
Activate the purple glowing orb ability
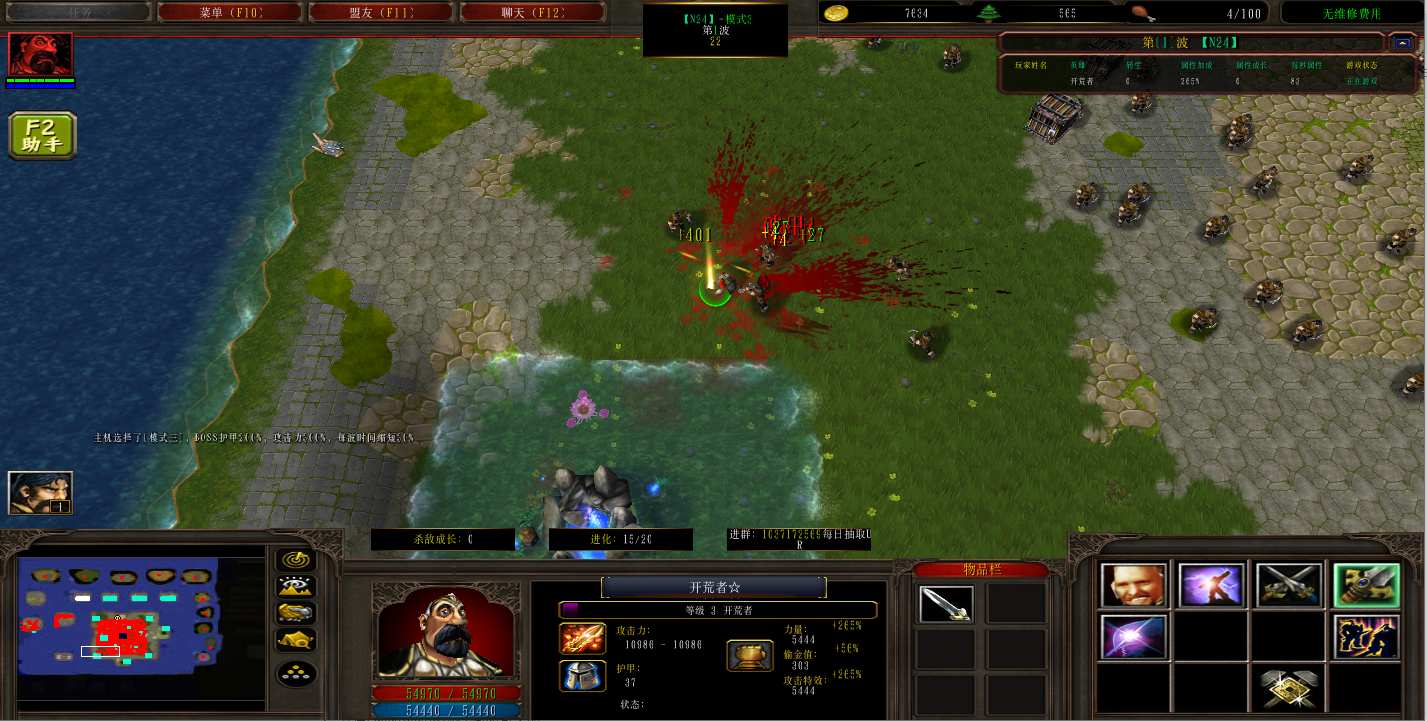pos(1133,638)
